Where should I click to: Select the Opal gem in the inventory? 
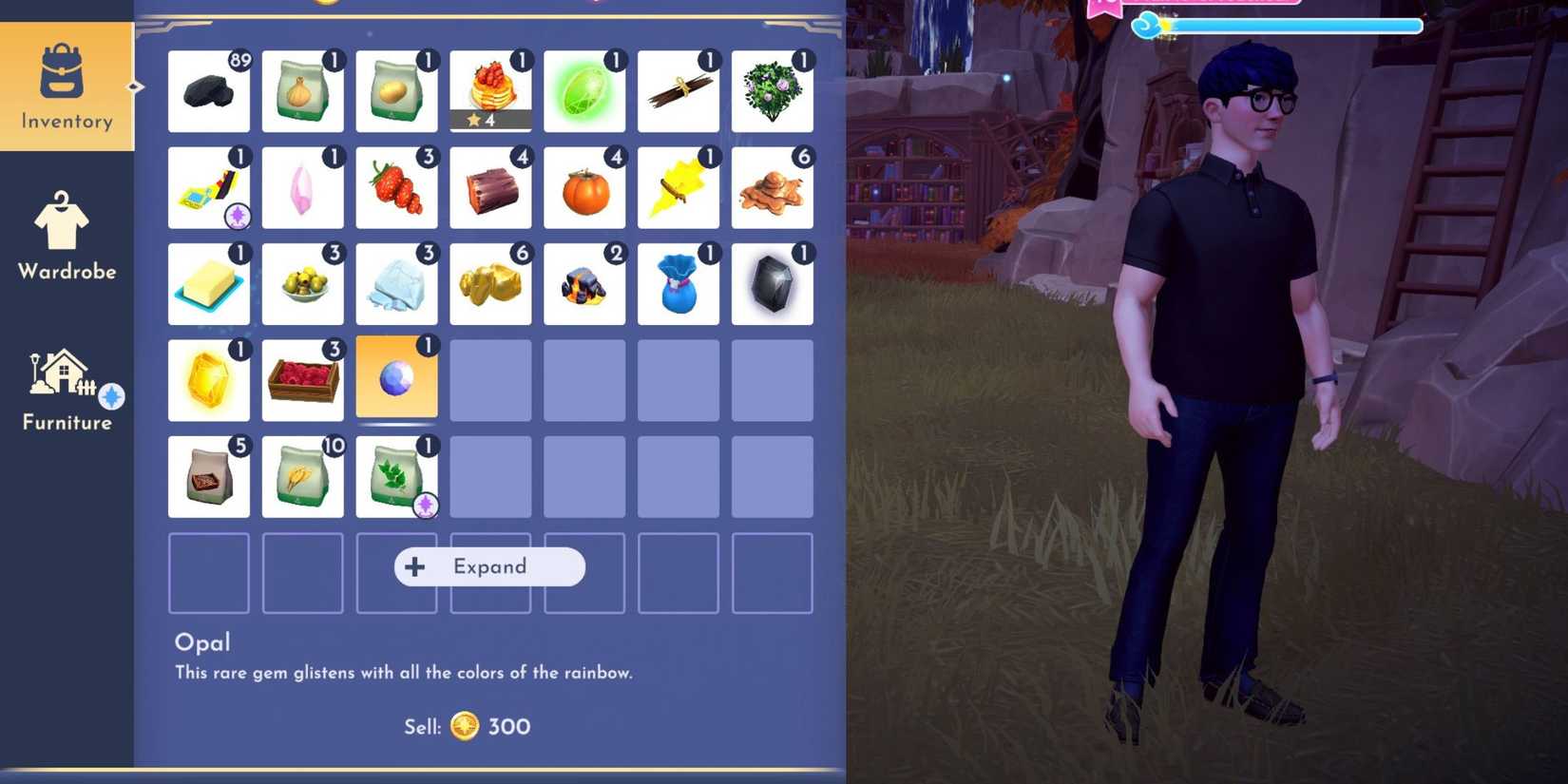point(396,377)
